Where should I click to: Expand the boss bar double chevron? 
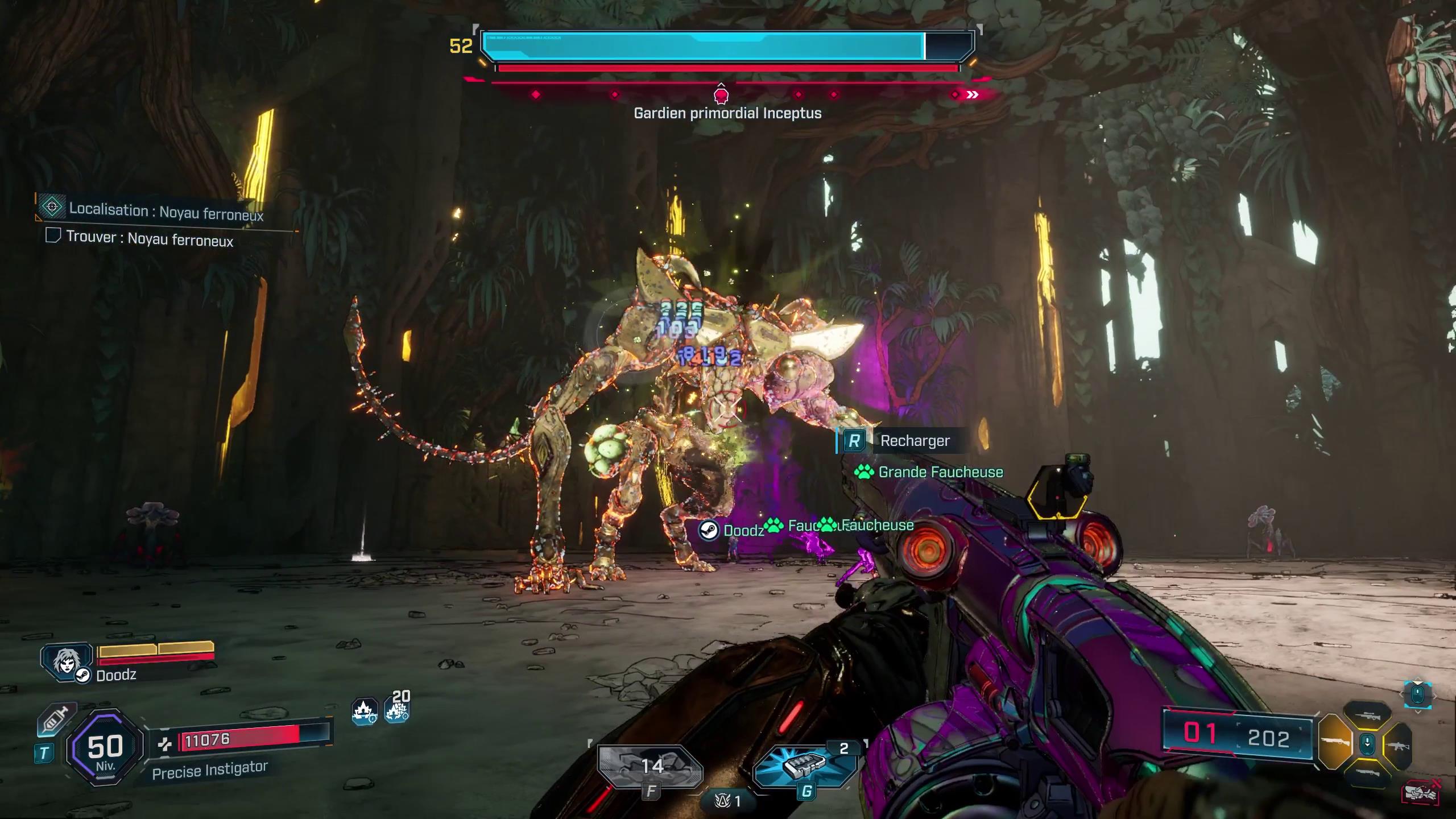pos(973,96)
